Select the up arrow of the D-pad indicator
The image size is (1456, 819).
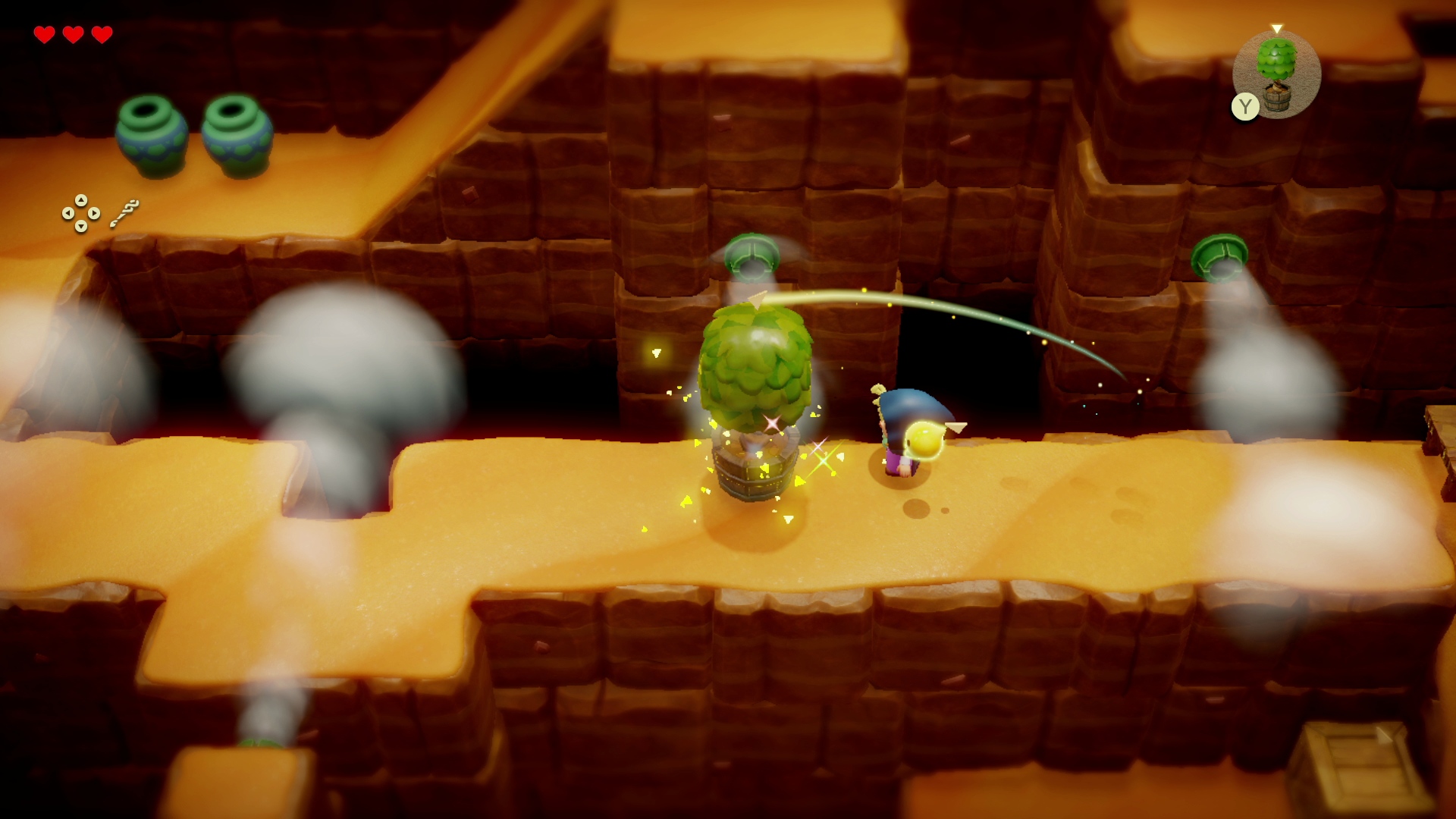click(x=81, y=200)
